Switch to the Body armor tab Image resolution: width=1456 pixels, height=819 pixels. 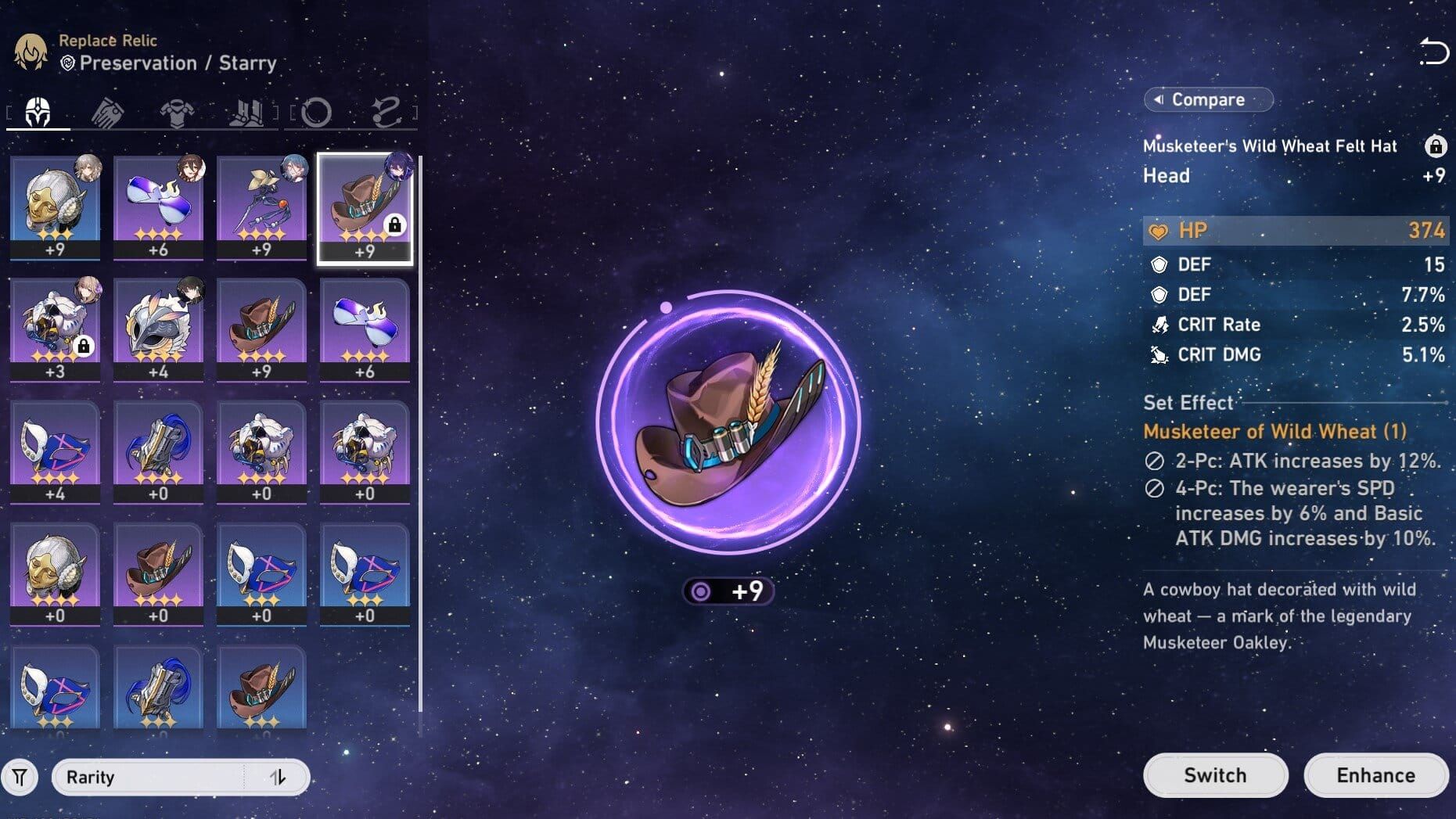tap(177, 113)
